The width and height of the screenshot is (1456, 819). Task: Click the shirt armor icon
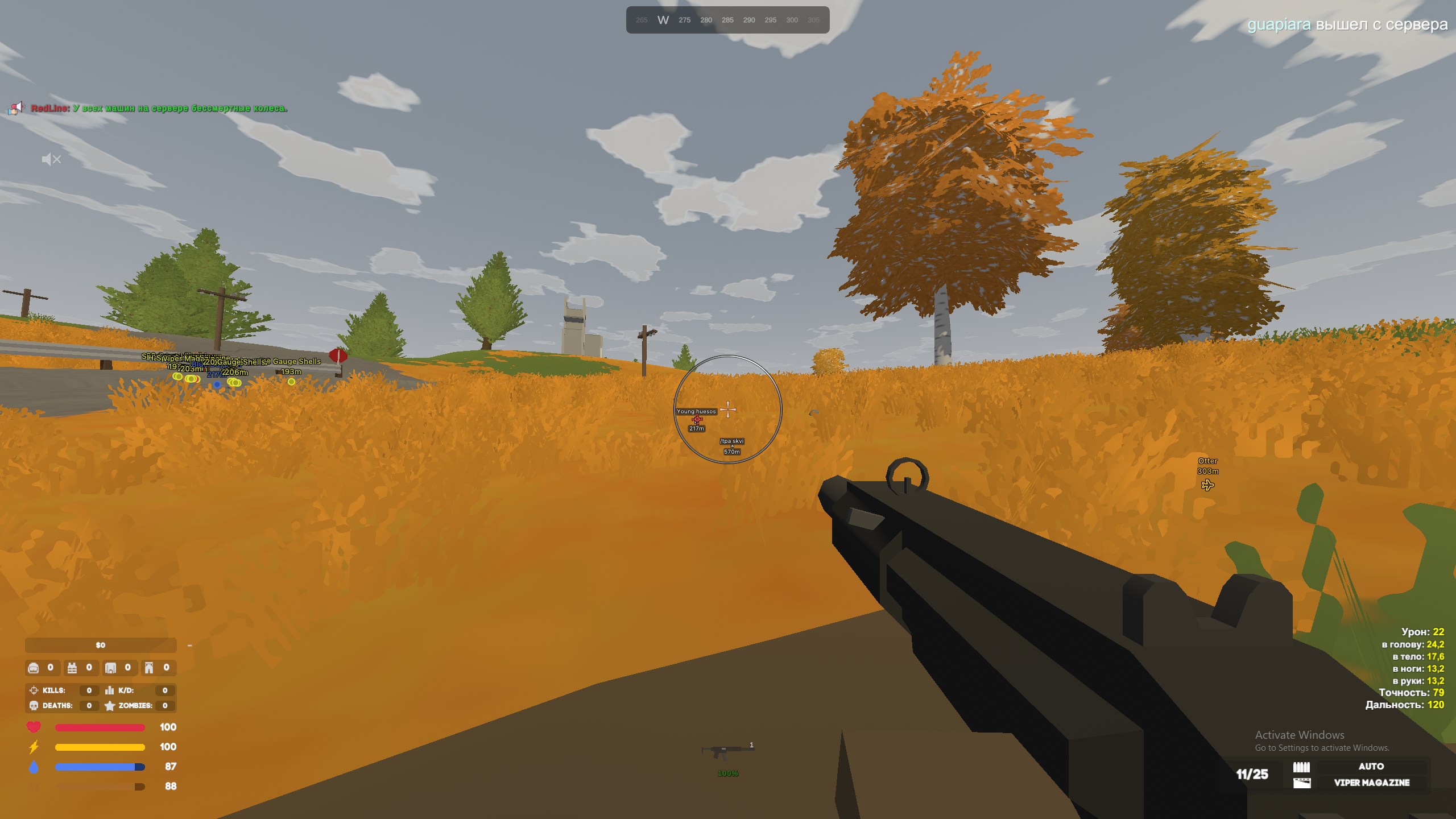click(110, 668)
